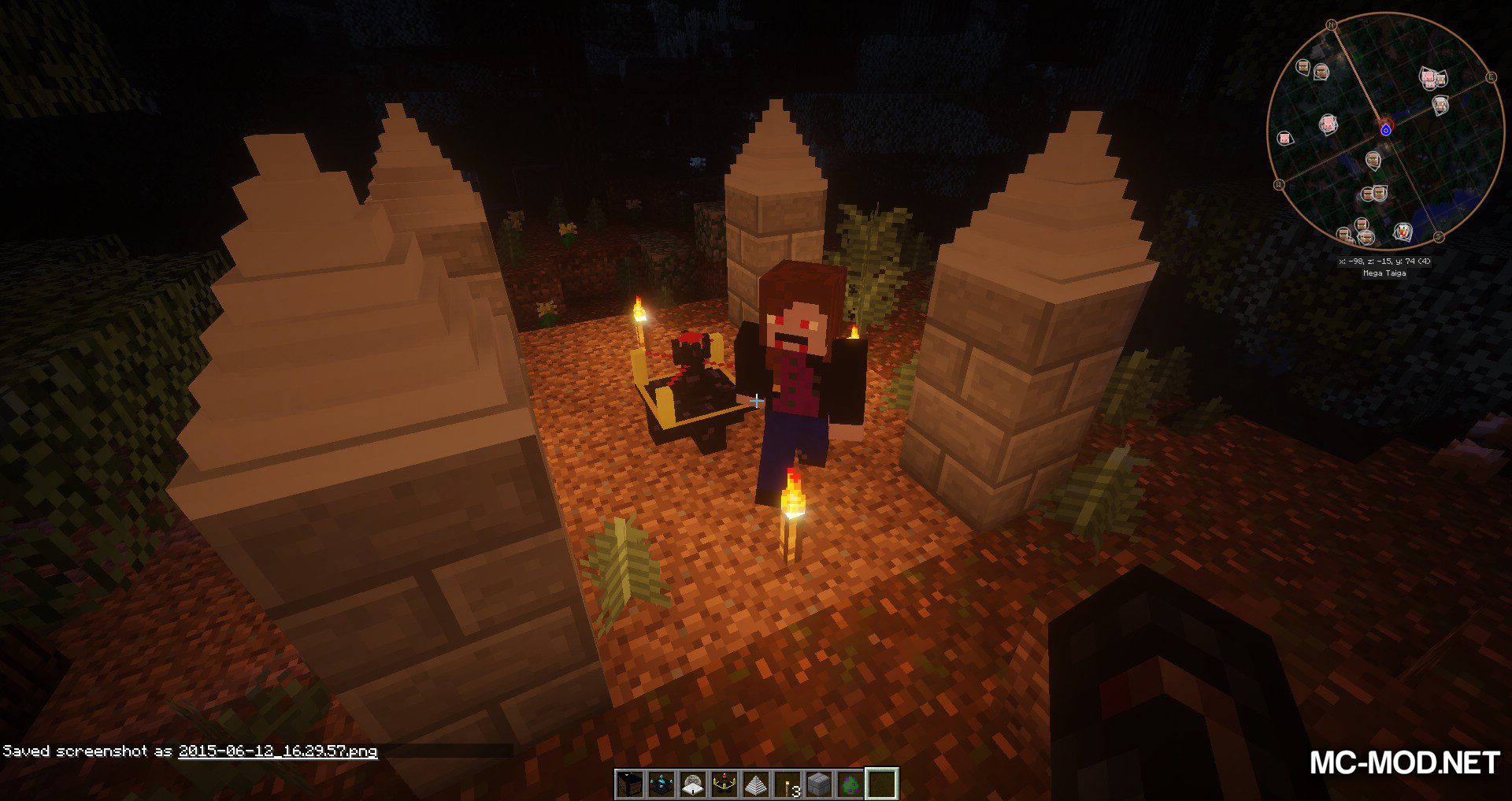Click the sheep marker on the minimap
The height and width of the screenshot is (801, 1512).
(1440, 105)
